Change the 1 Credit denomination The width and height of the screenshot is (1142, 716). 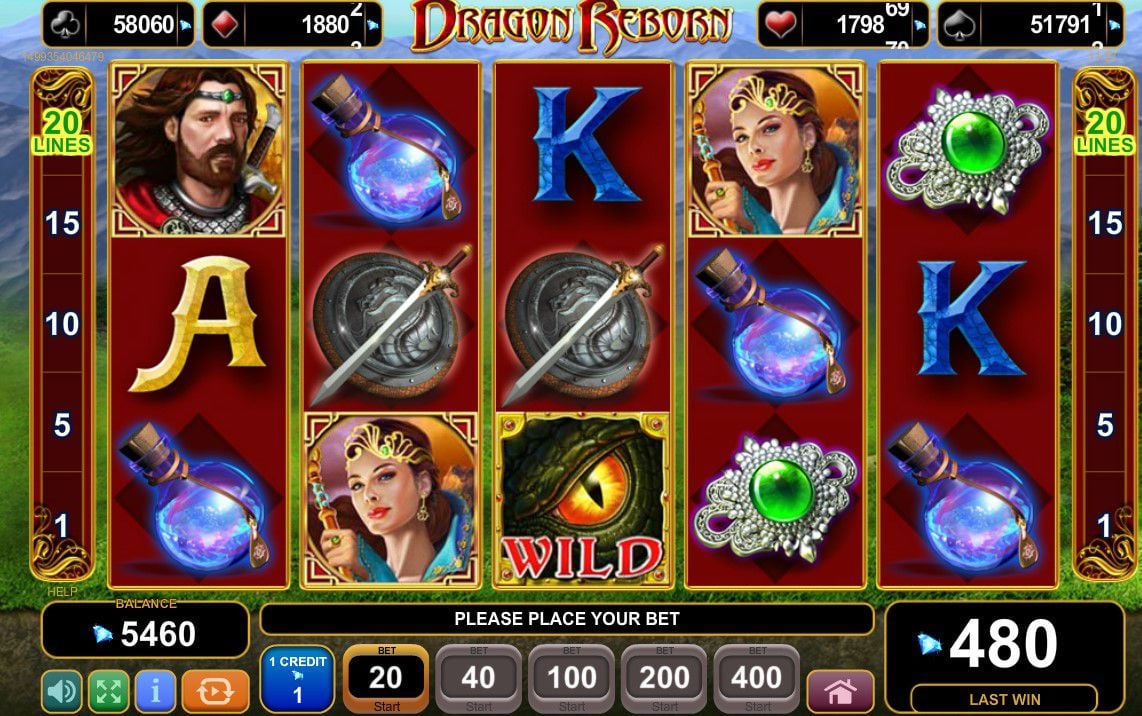click(297, 679)
